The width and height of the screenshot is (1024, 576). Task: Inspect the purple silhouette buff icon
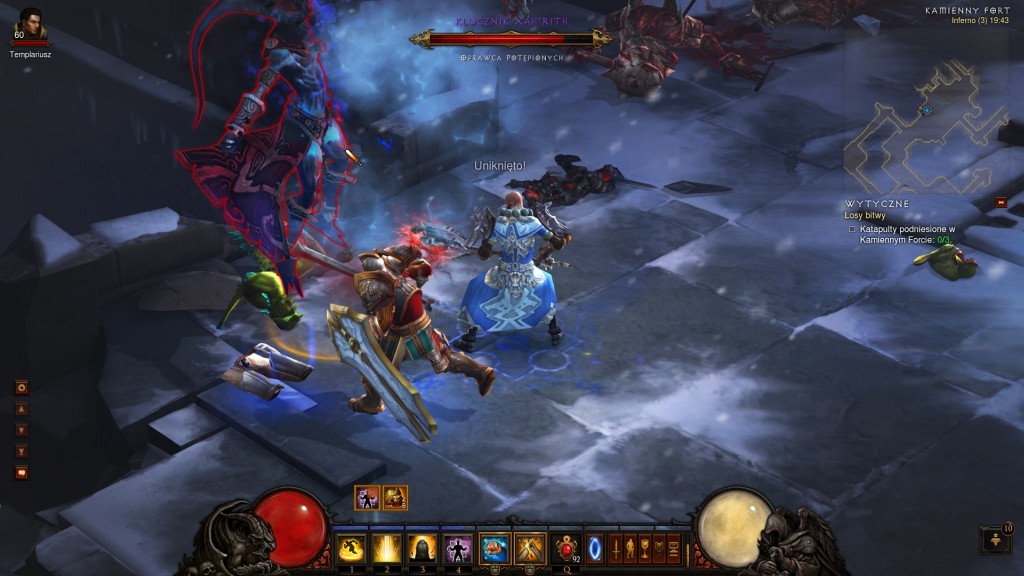pos(367,497)
